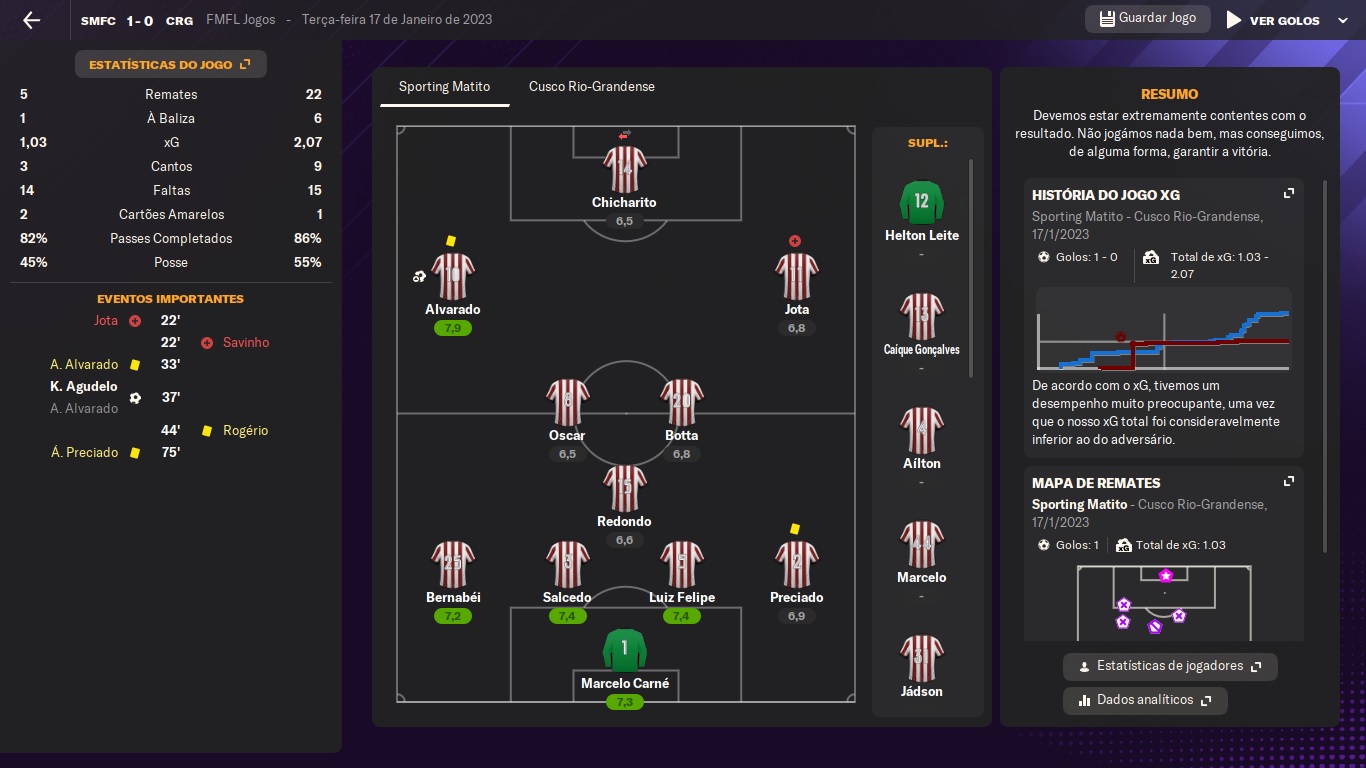This screenshot has width=1366, height=768.
Task: Click K. Agudelo goal event
Action: click(x=84, y=387)
